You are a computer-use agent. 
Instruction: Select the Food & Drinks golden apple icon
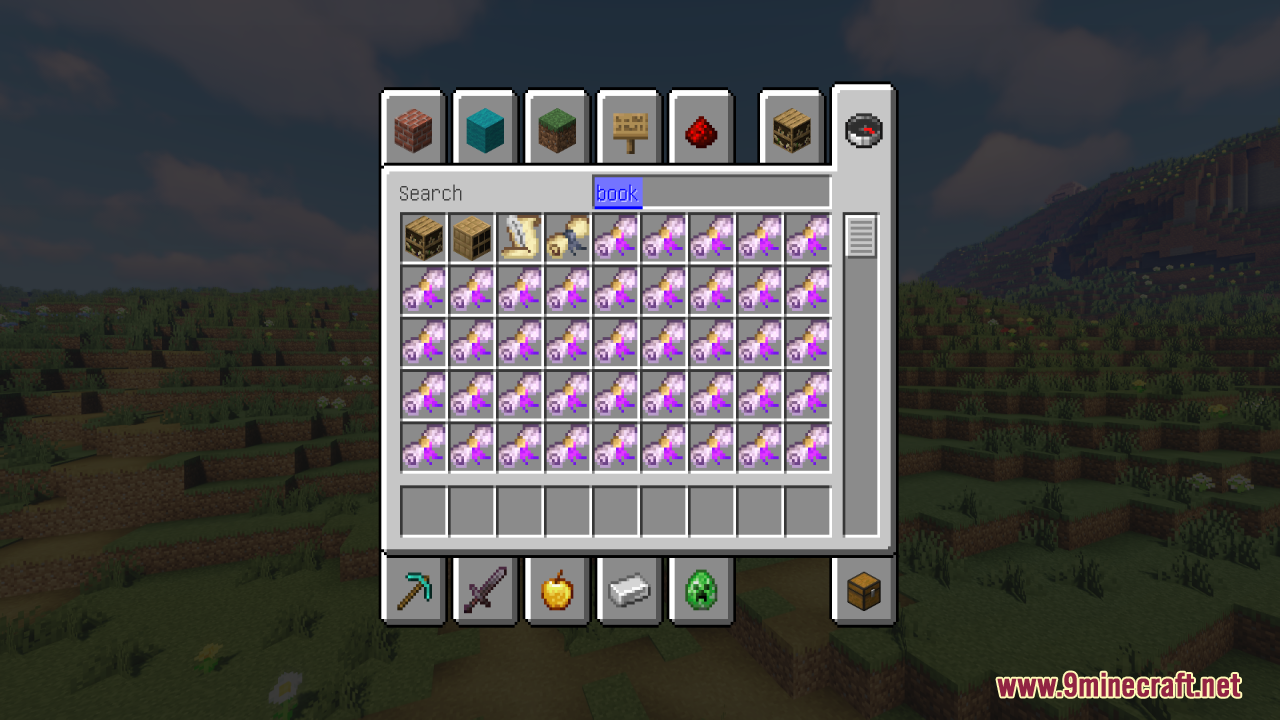[556, 590]
